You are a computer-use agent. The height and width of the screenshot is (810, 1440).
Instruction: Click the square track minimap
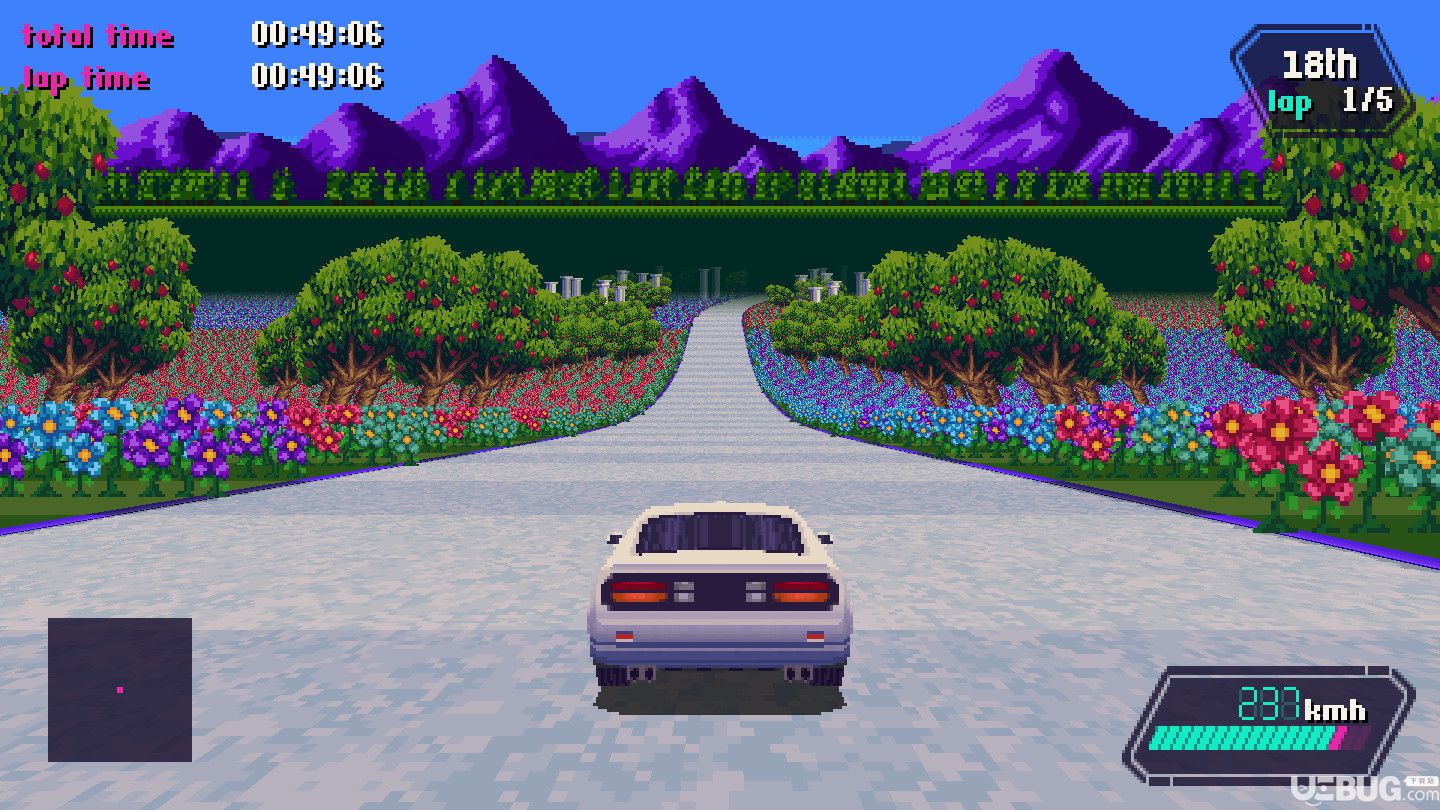(120, 689)
